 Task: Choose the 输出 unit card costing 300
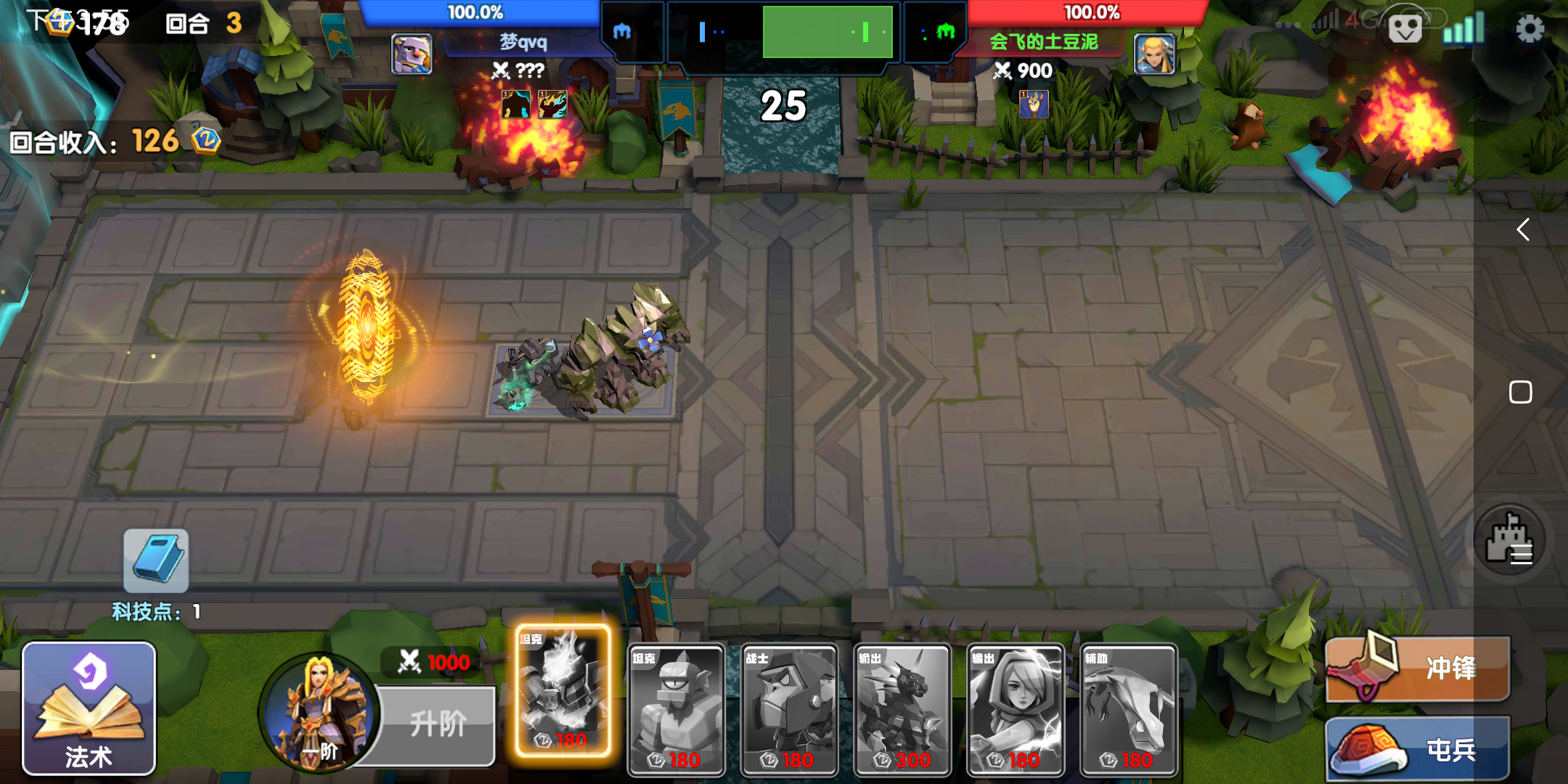point(902,708)
